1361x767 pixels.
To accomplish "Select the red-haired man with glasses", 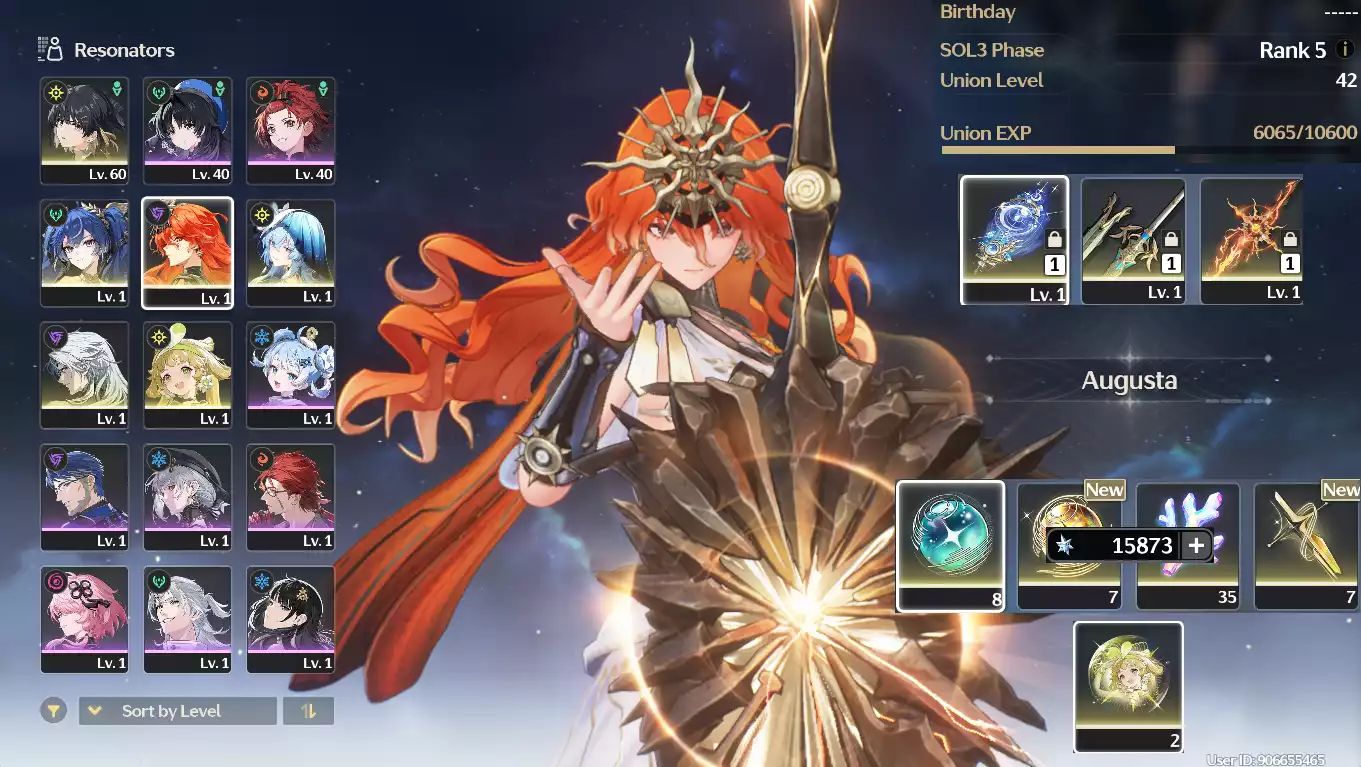I will [290, 497].
